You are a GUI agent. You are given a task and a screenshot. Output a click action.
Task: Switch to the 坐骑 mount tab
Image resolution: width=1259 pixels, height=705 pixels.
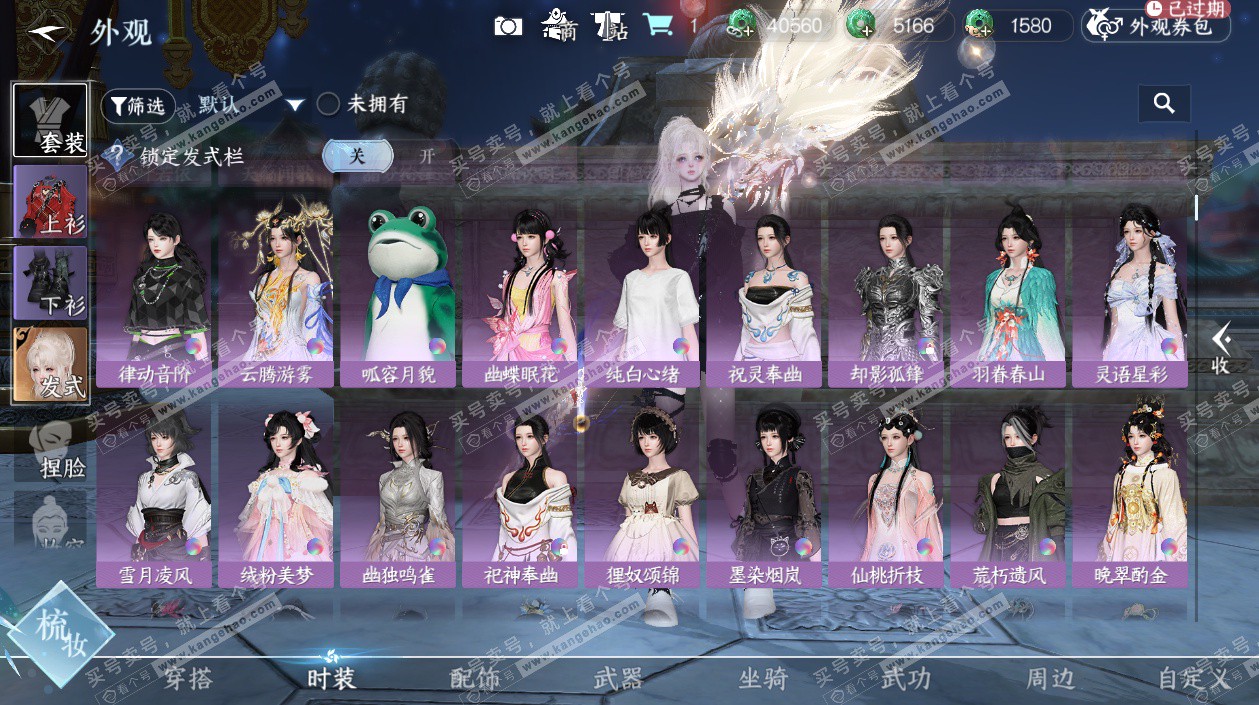pos(763,679)
